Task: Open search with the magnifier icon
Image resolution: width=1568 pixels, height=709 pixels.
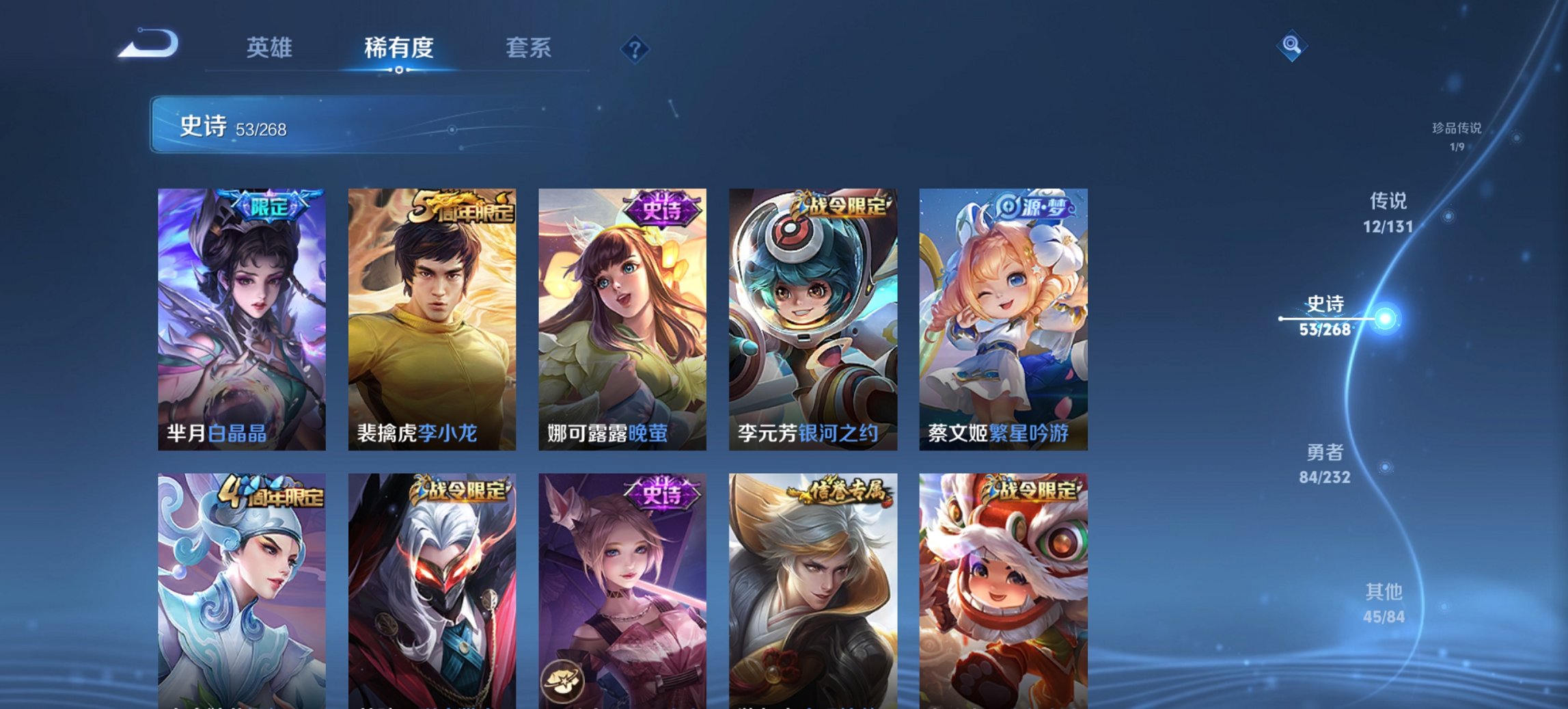Action: click(1290, 44)
